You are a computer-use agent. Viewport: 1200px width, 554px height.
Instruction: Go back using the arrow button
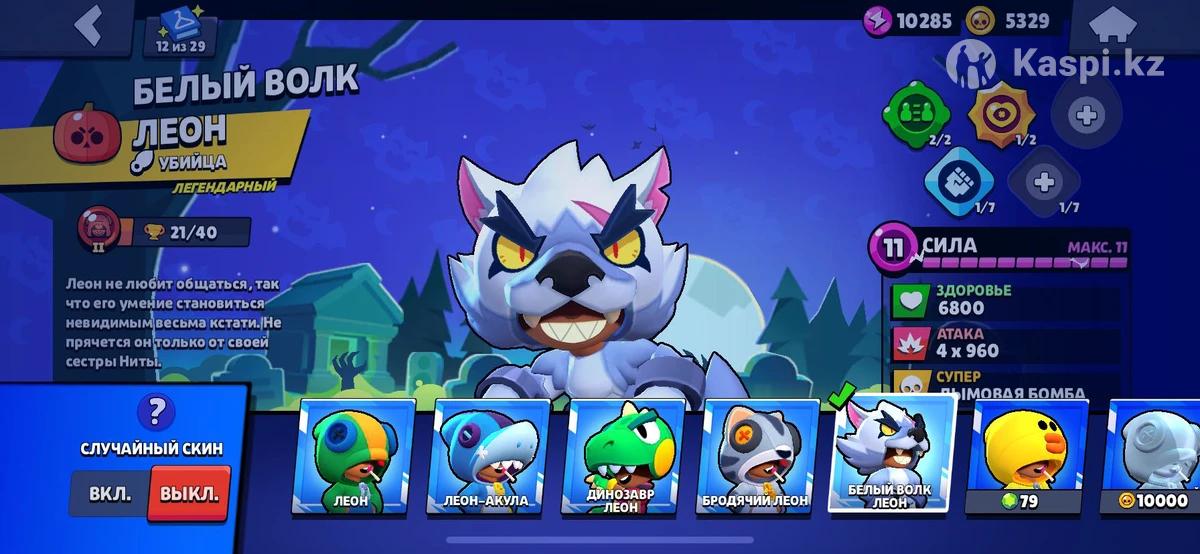point(89,27)
